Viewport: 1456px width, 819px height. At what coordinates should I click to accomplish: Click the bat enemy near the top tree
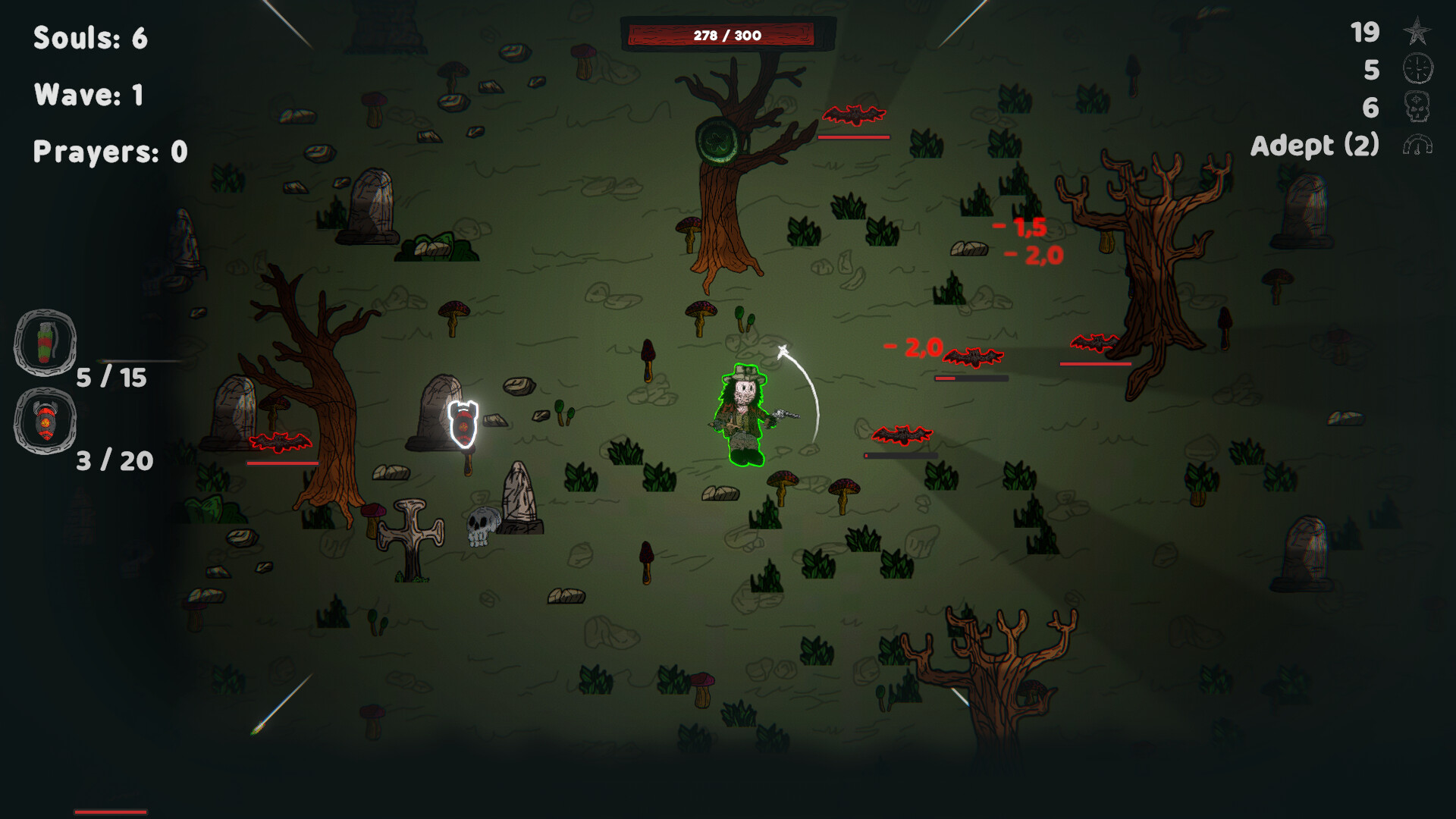(855, 115)
